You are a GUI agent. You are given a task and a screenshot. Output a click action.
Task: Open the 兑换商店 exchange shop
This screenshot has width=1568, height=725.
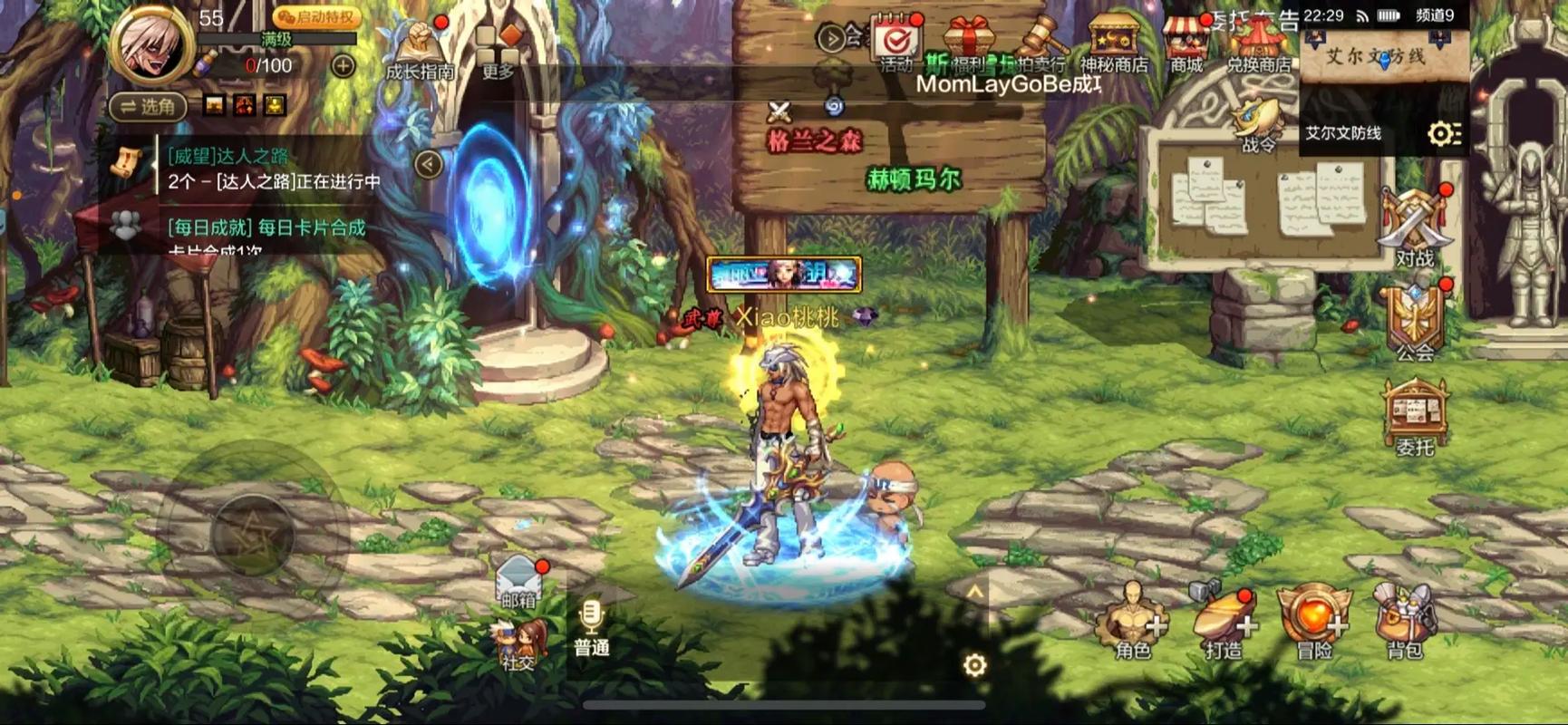pos(1260,41)
